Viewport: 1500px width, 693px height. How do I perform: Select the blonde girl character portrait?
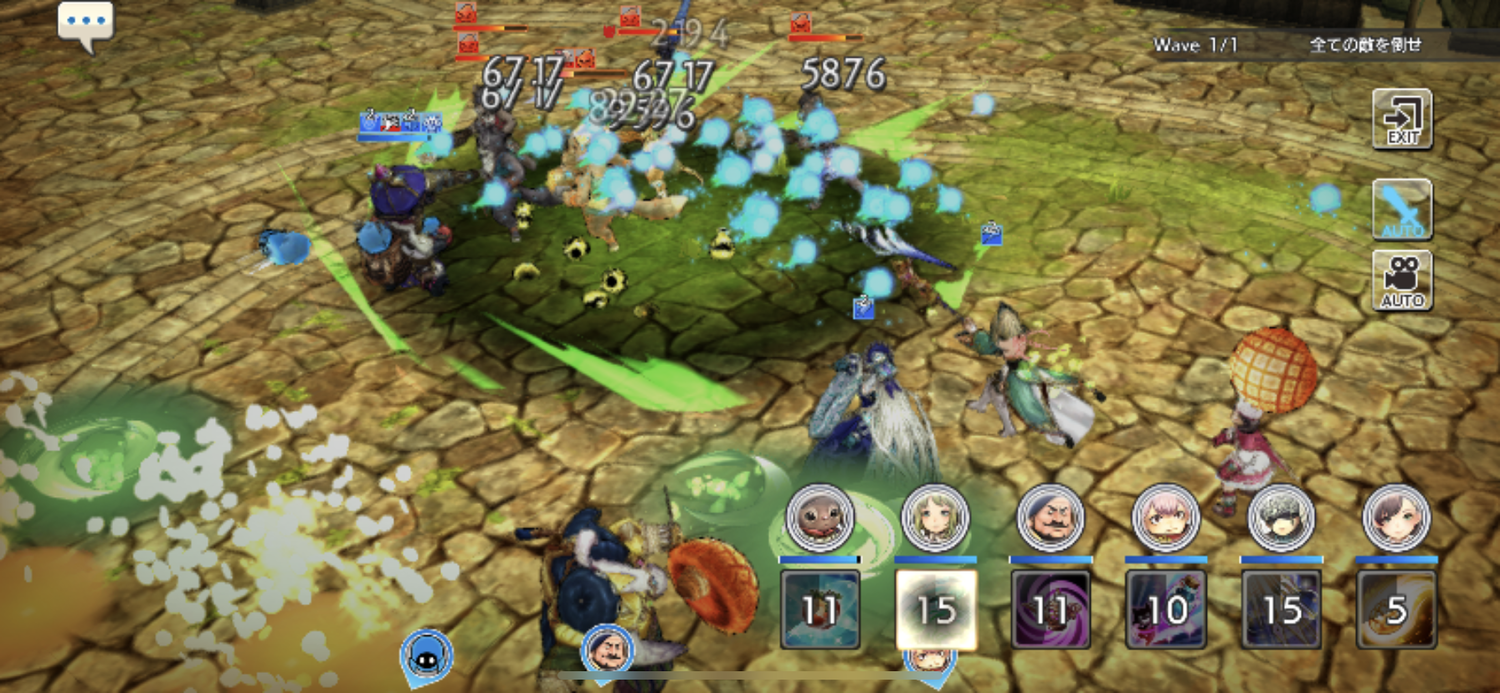point(935,518)
